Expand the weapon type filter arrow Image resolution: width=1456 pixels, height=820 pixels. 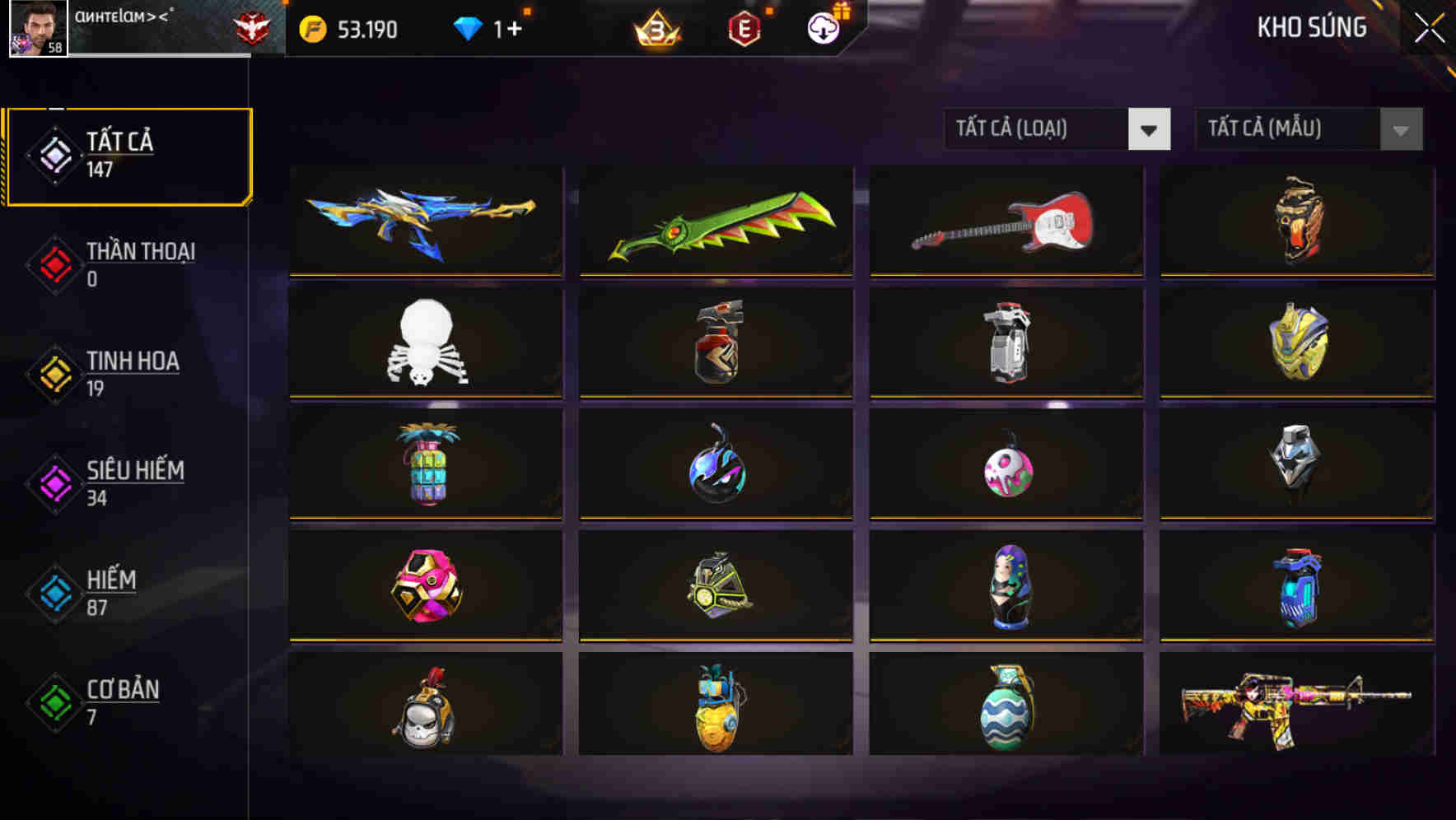1149,129
